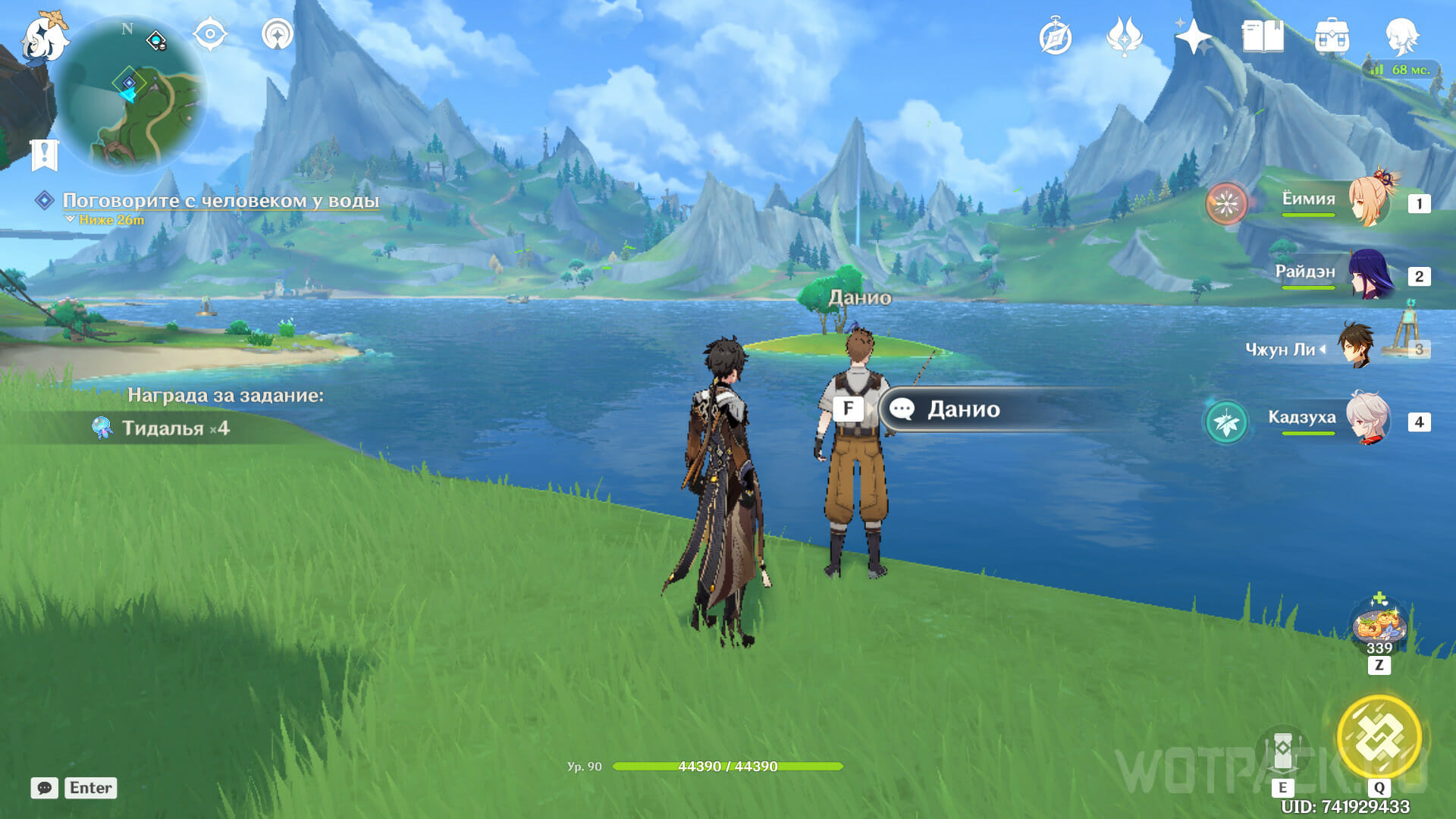Use the food quick-item with 339 count

[1379, 627]
